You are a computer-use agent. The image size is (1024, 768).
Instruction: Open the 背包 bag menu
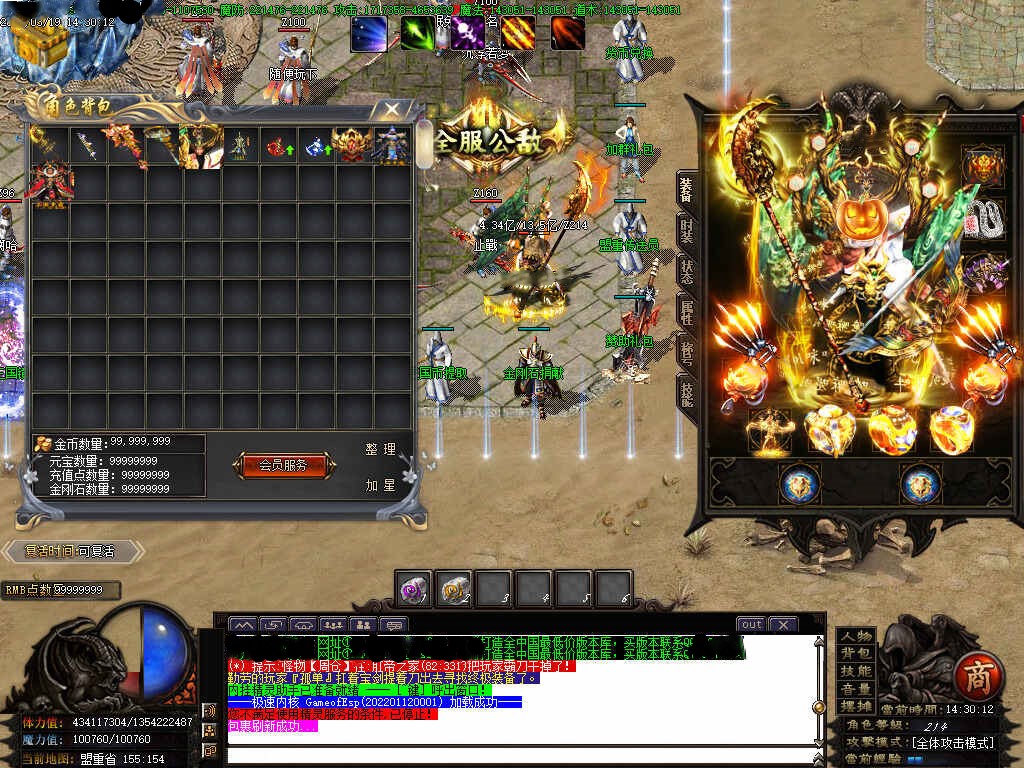coord(855,654)
